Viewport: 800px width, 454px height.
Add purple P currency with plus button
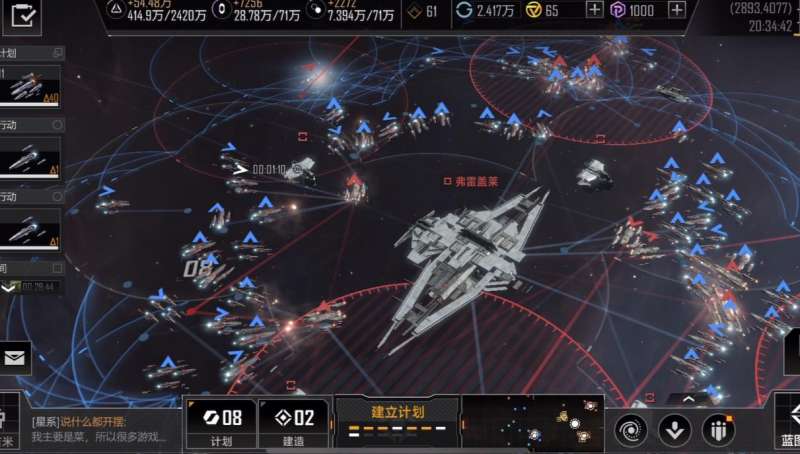pos(677,10)
